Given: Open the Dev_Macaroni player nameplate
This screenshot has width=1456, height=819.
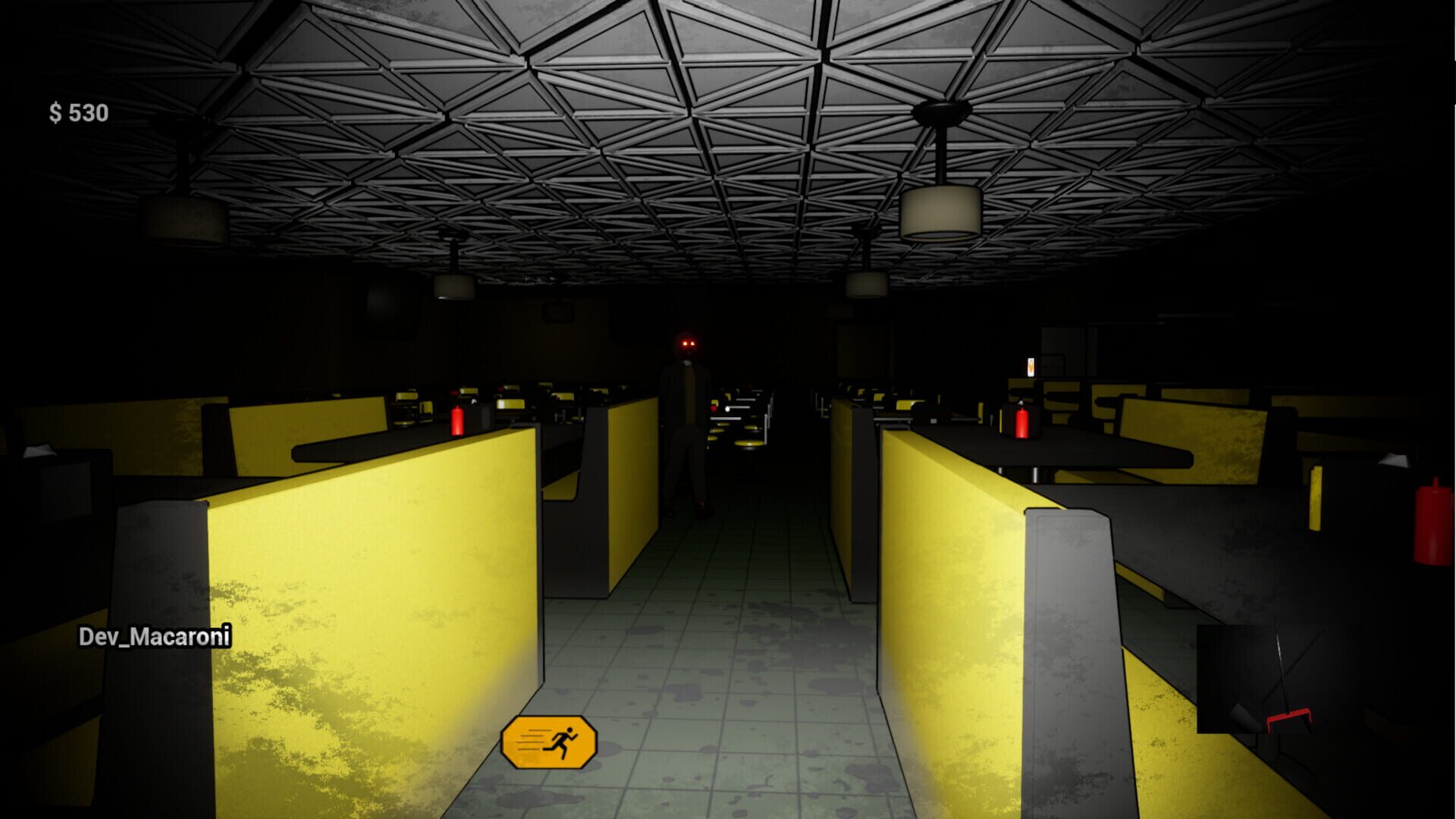Looking at the screenshot, I should point(154,638).
